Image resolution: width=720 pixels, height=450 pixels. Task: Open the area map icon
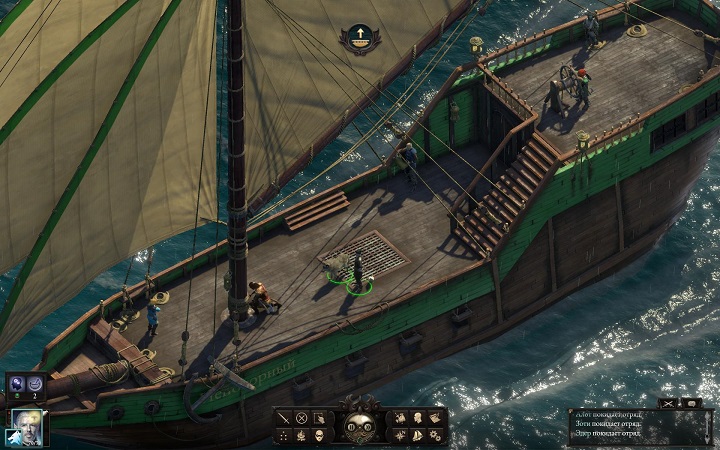[435, 418]
